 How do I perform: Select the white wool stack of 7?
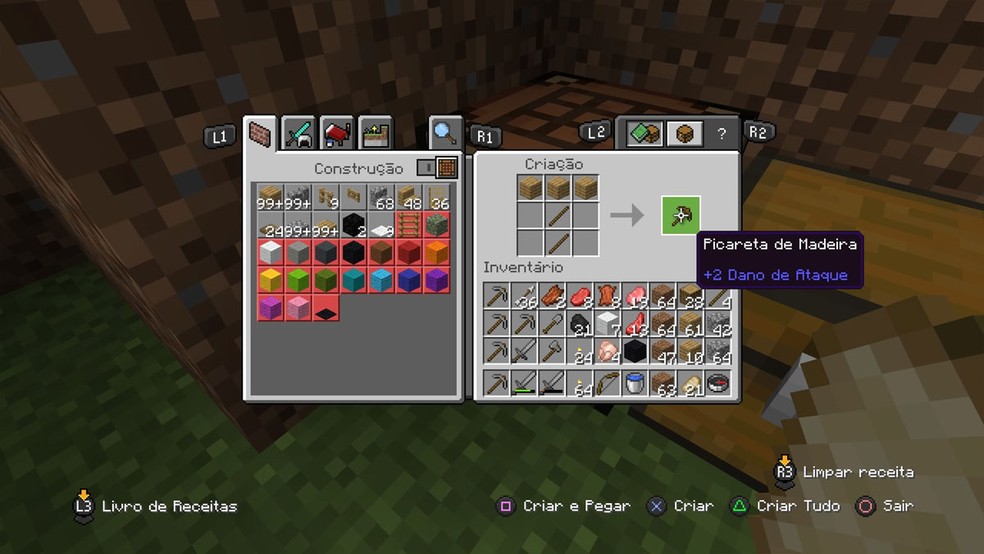tap(607, 324)
